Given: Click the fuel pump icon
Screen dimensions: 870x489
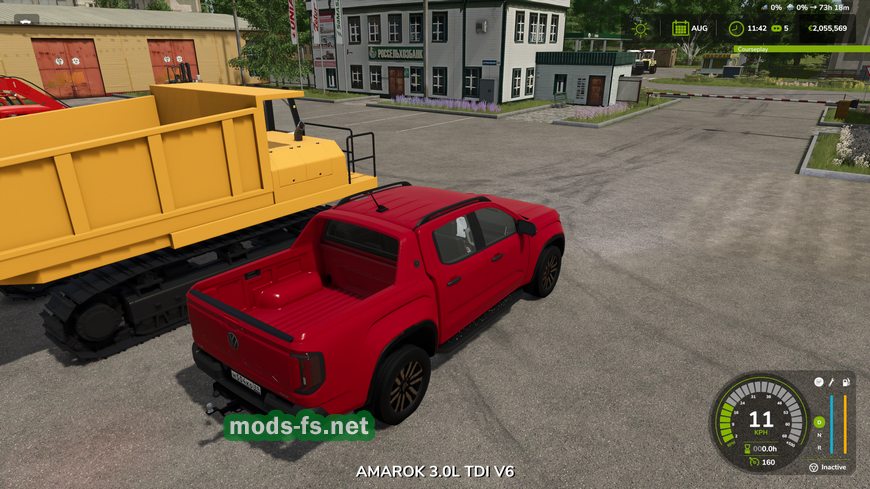Looking at the screenshot, I should 847,381.
